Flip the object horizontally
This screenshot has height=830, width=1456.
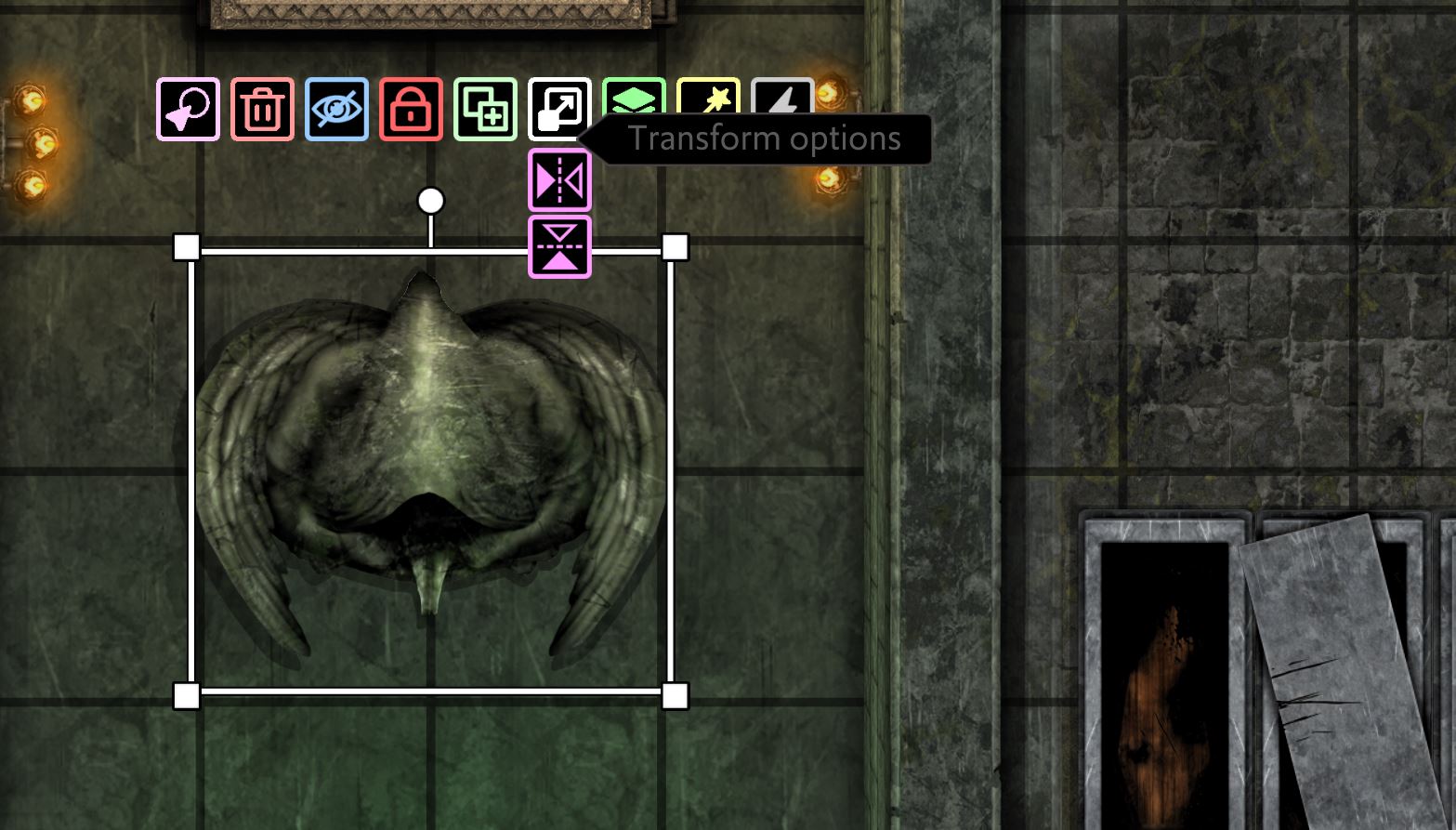point(559,180)
